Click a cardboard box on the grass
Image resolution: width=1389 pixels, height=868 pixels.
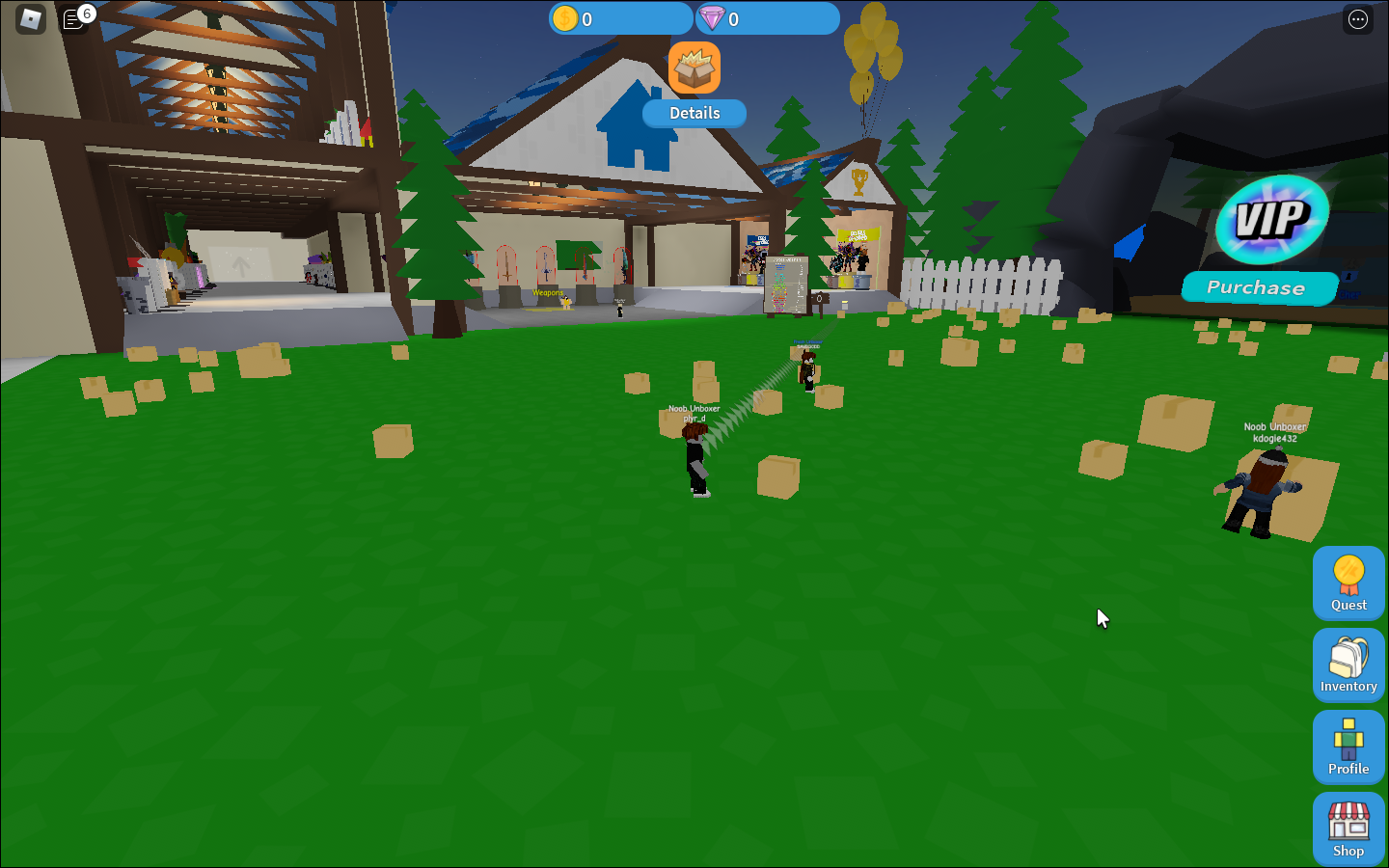click(x=777, y=475)
